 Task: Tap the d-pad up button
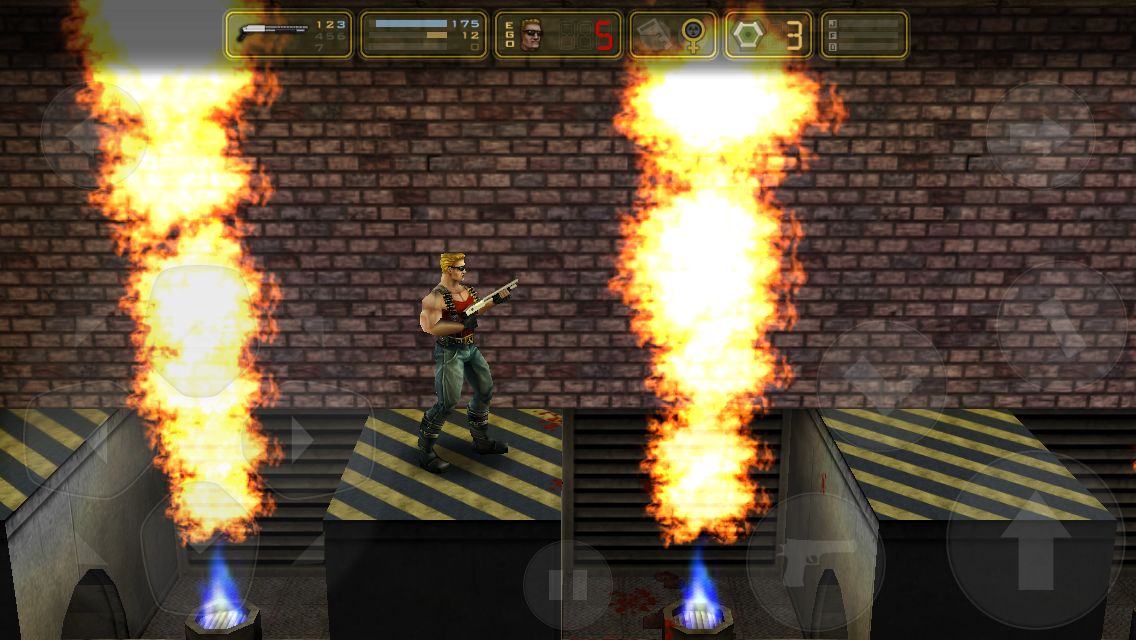point(200,325)
